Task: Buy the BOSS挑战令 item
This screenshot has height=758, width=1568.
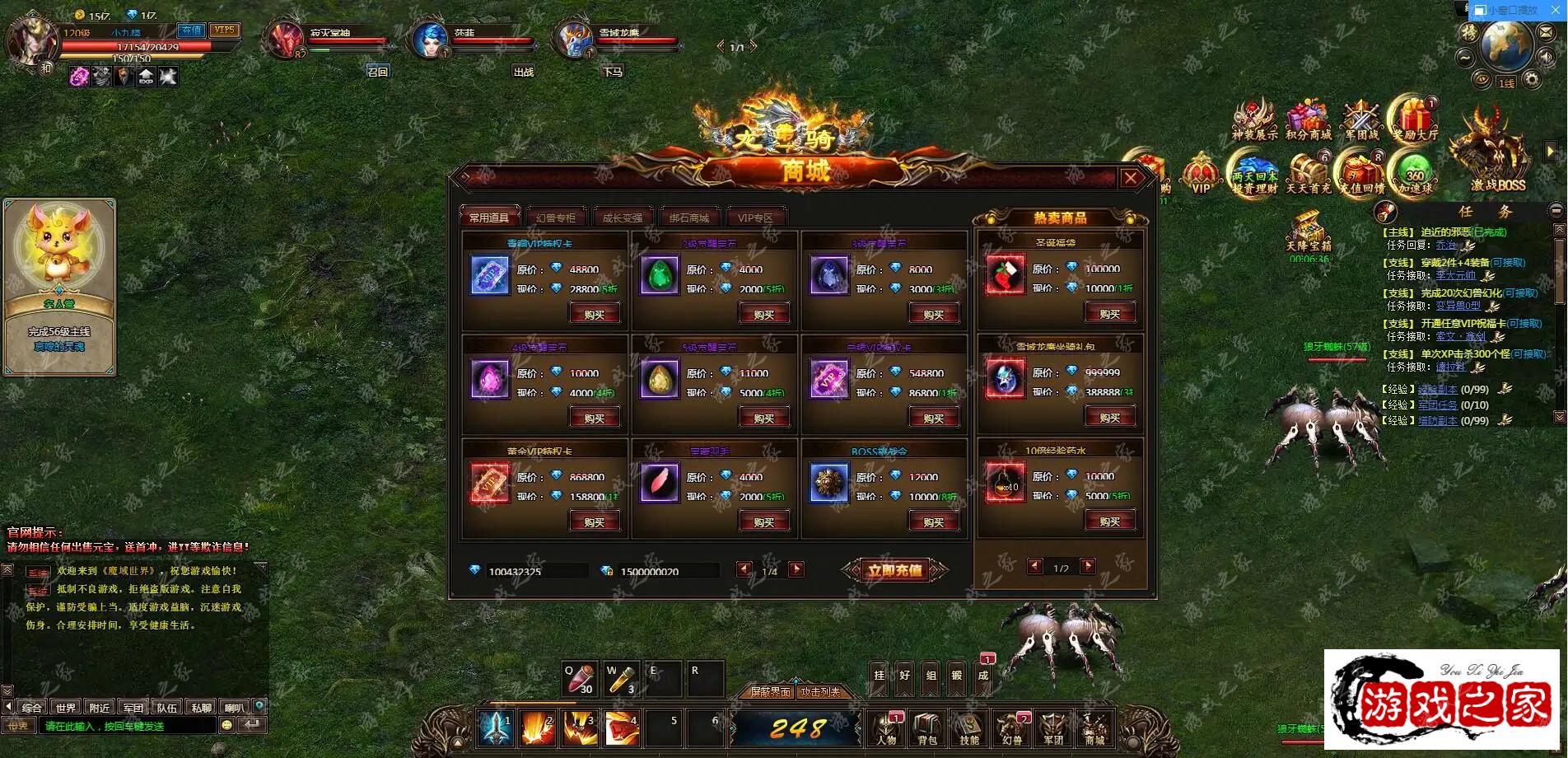Action: pyautogui.click(x=933, y=522)
